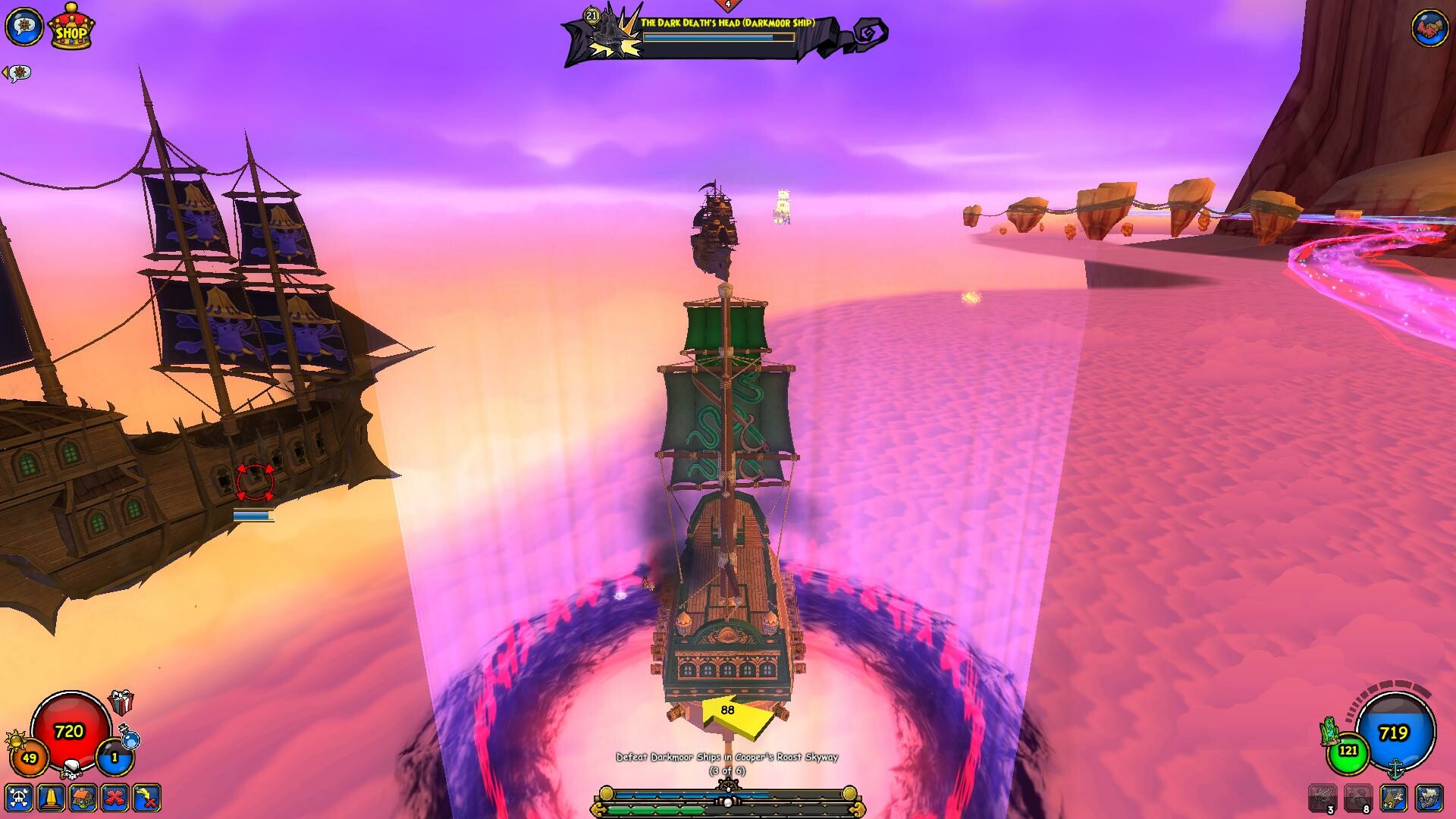Open the chat speech bubble
Viewport: 1456px width, 819px height.
click(x=27, y=27)
